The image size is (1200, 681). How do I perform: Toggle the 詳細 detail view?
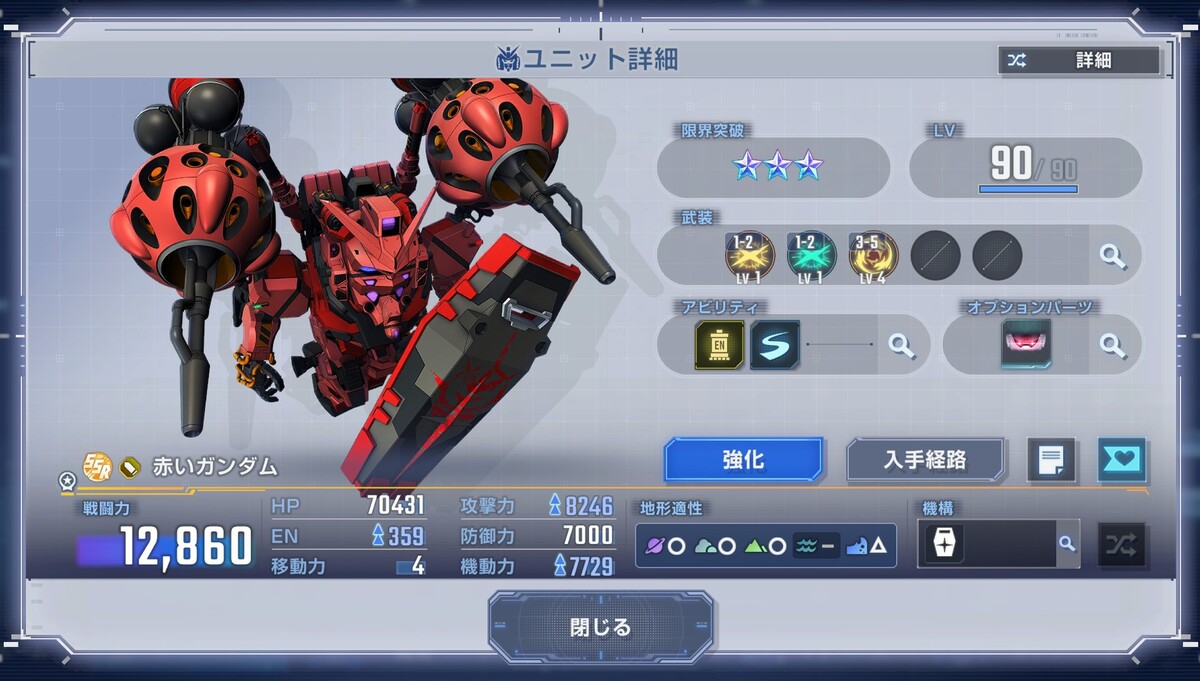pyautogui.click(x=1078, y=60)
